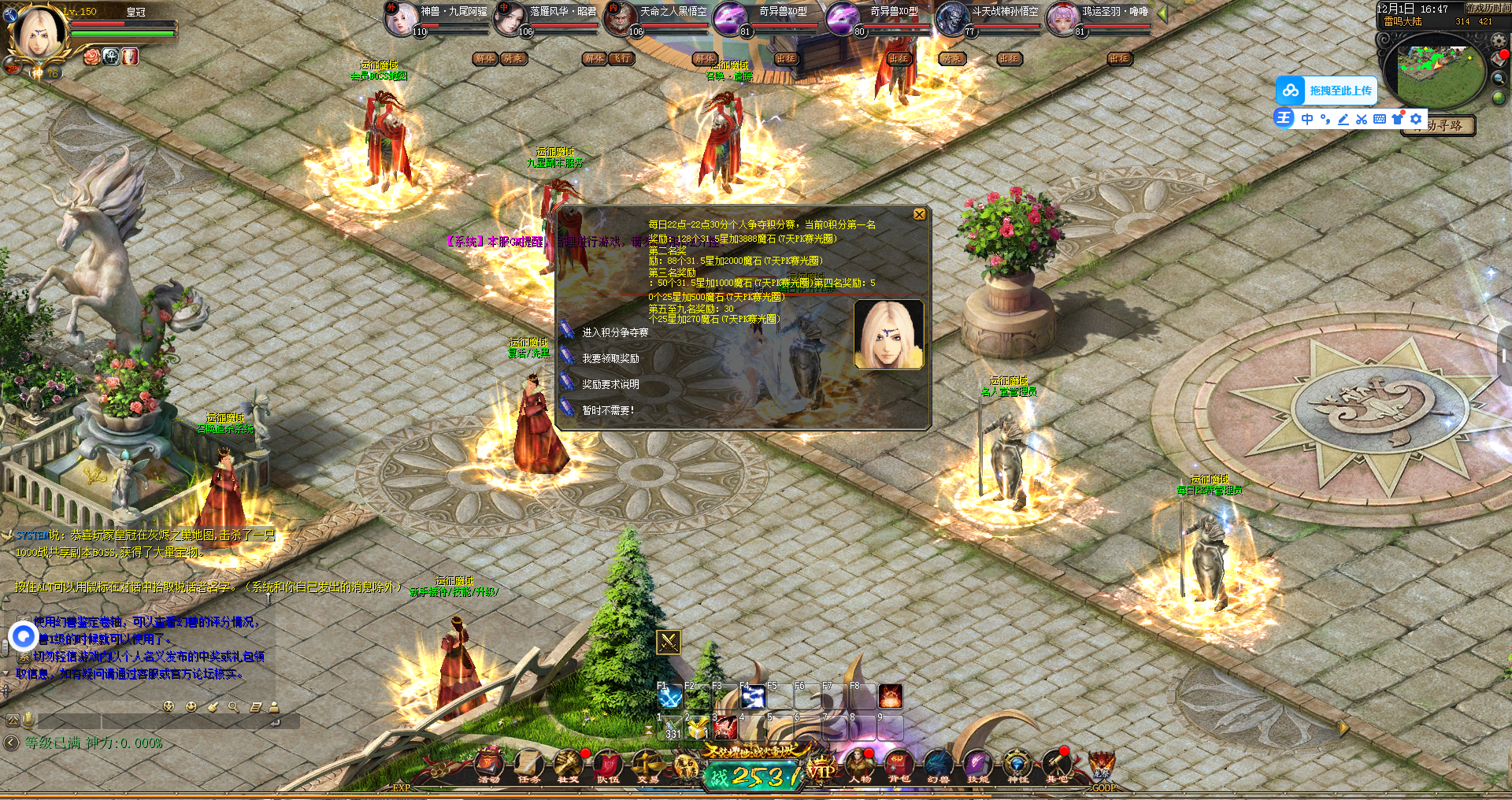Open the 队伍 team panel
This screenshot has width=1512, height=800.
(608, 765)
